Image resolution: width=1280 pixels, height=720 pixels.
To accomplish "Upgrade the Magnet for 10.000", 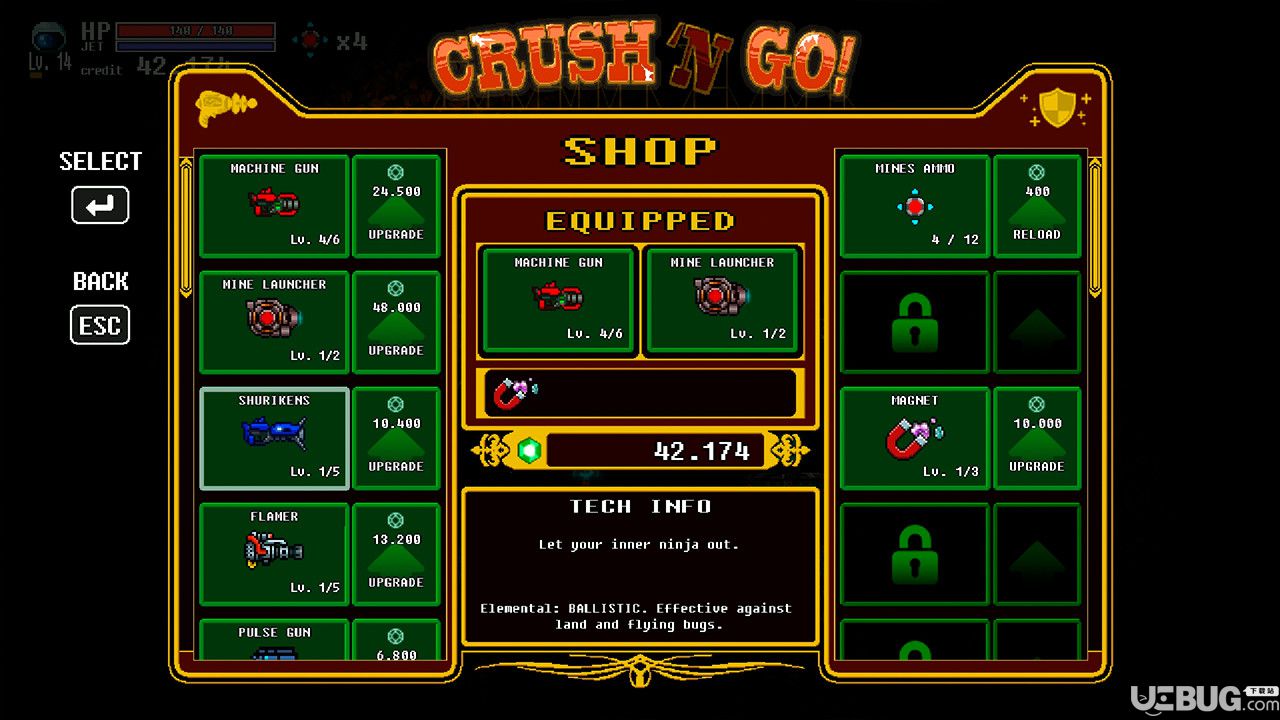I will coord(1037,438).
